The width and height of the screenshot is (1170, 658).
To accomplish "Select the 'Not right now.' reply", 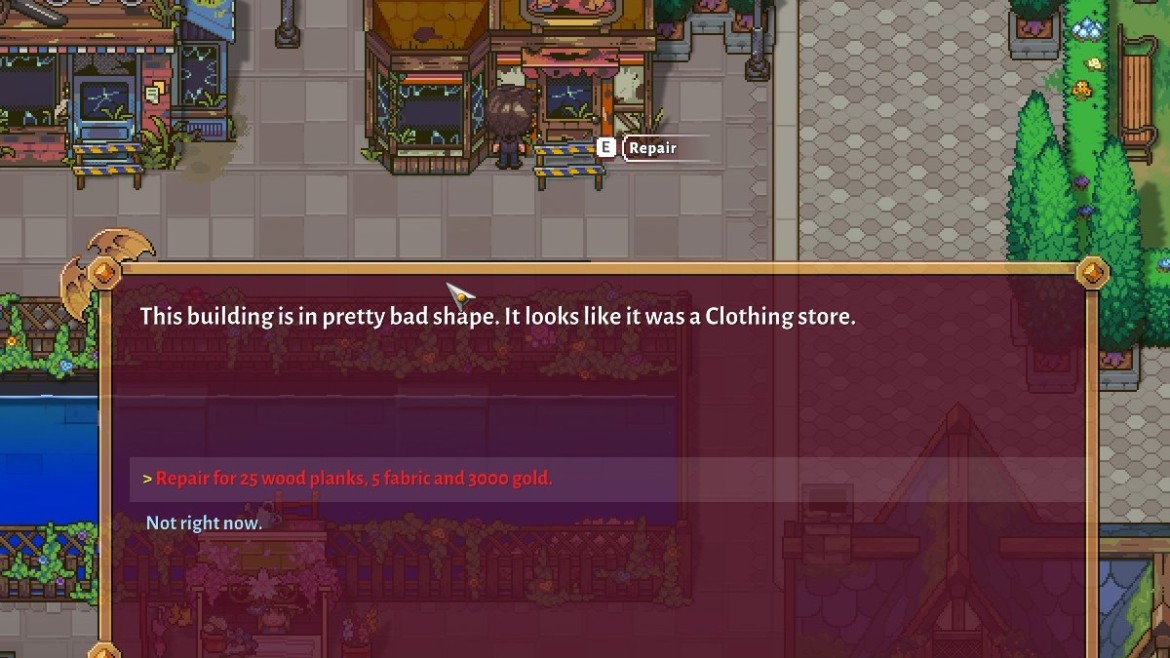I will [204, 523].
